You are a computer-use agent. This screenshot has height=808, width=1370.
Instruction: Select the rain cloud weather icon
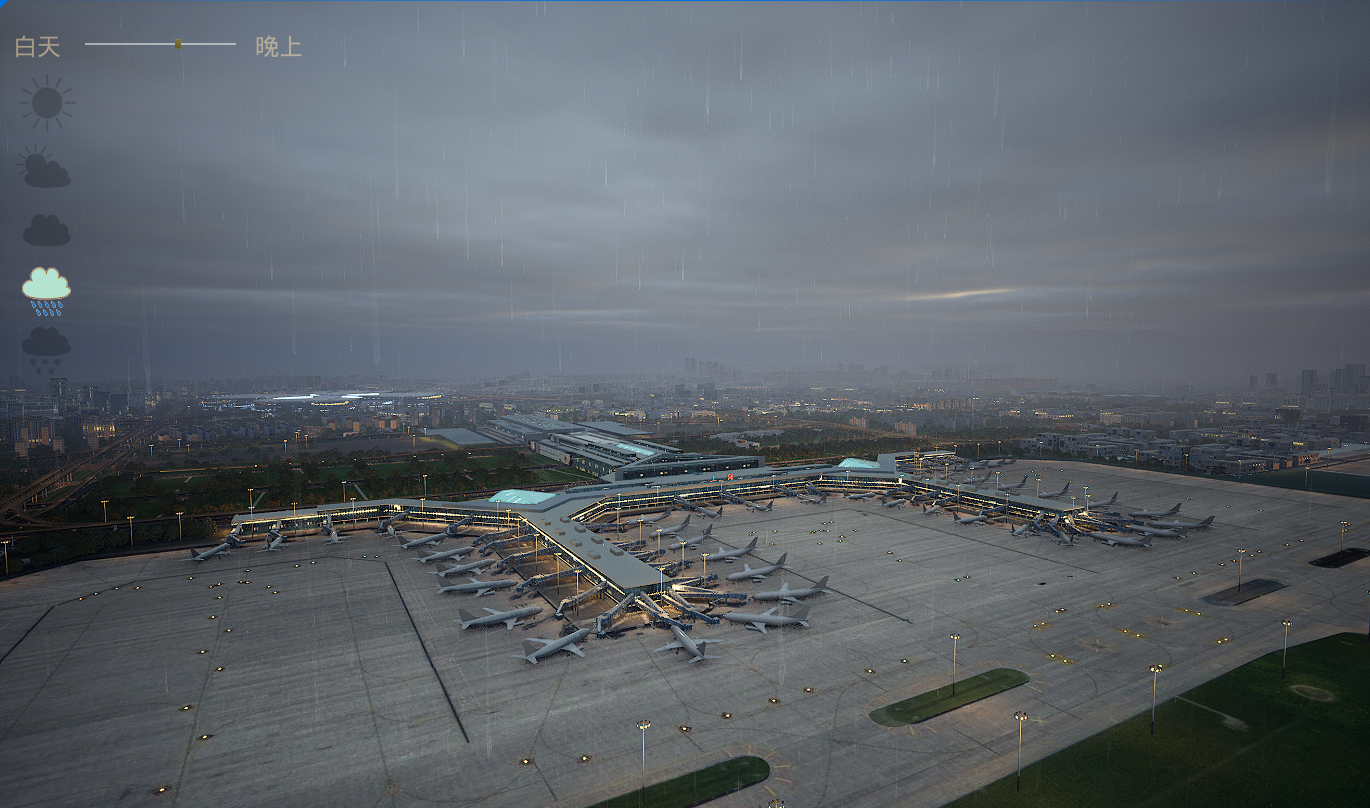click(46, 290)
